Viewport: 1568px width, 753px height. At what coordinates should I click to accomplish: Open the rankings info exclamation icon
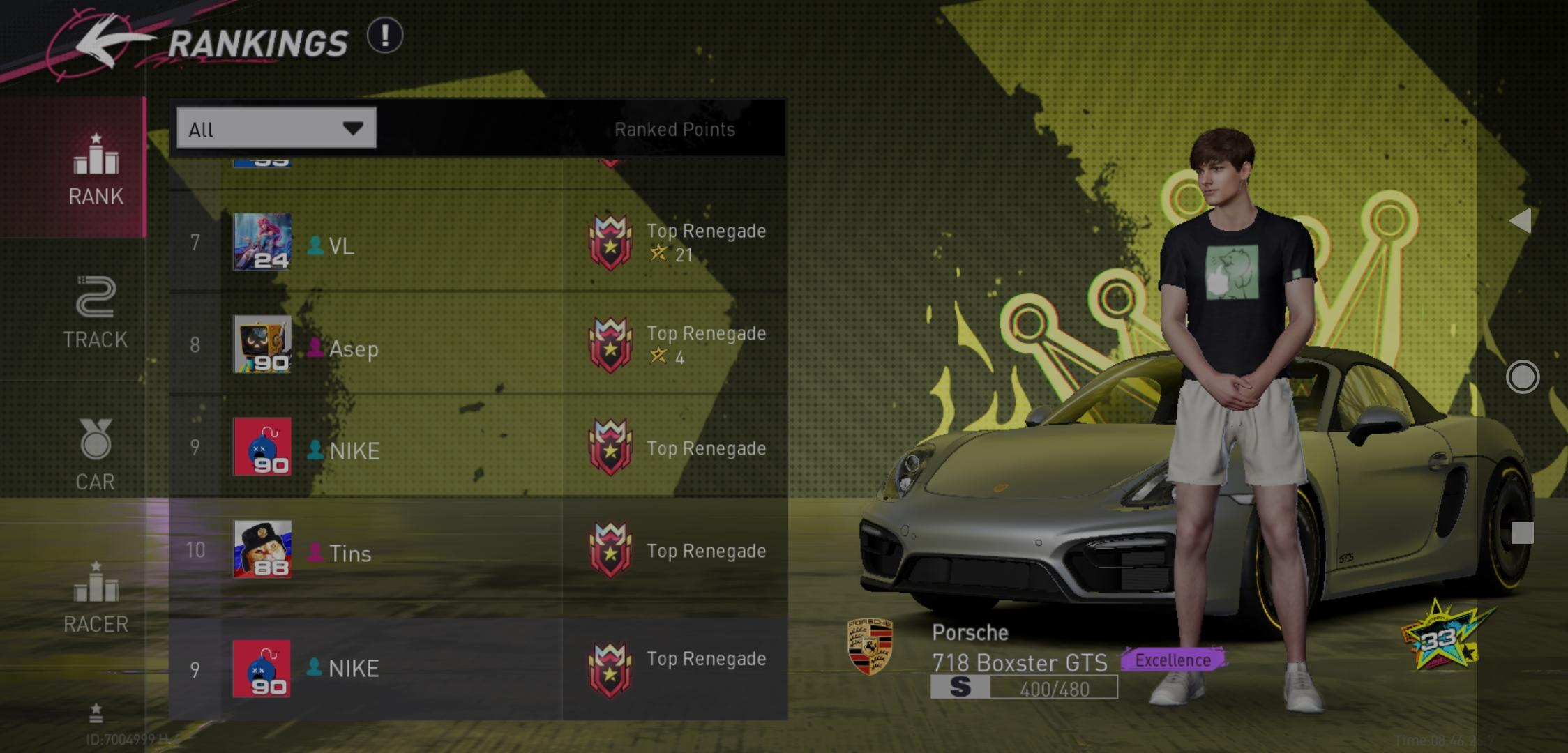385,36
